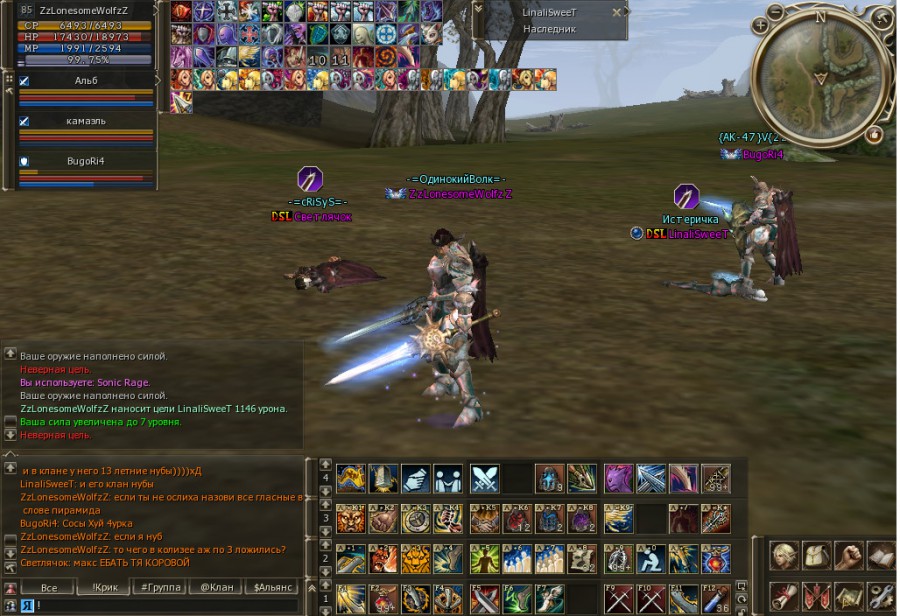Image resolution: width=900 pixels, height=616 pixels.
Task: Close the LinaliSweeT target window
Action: (x=616, y=13)
